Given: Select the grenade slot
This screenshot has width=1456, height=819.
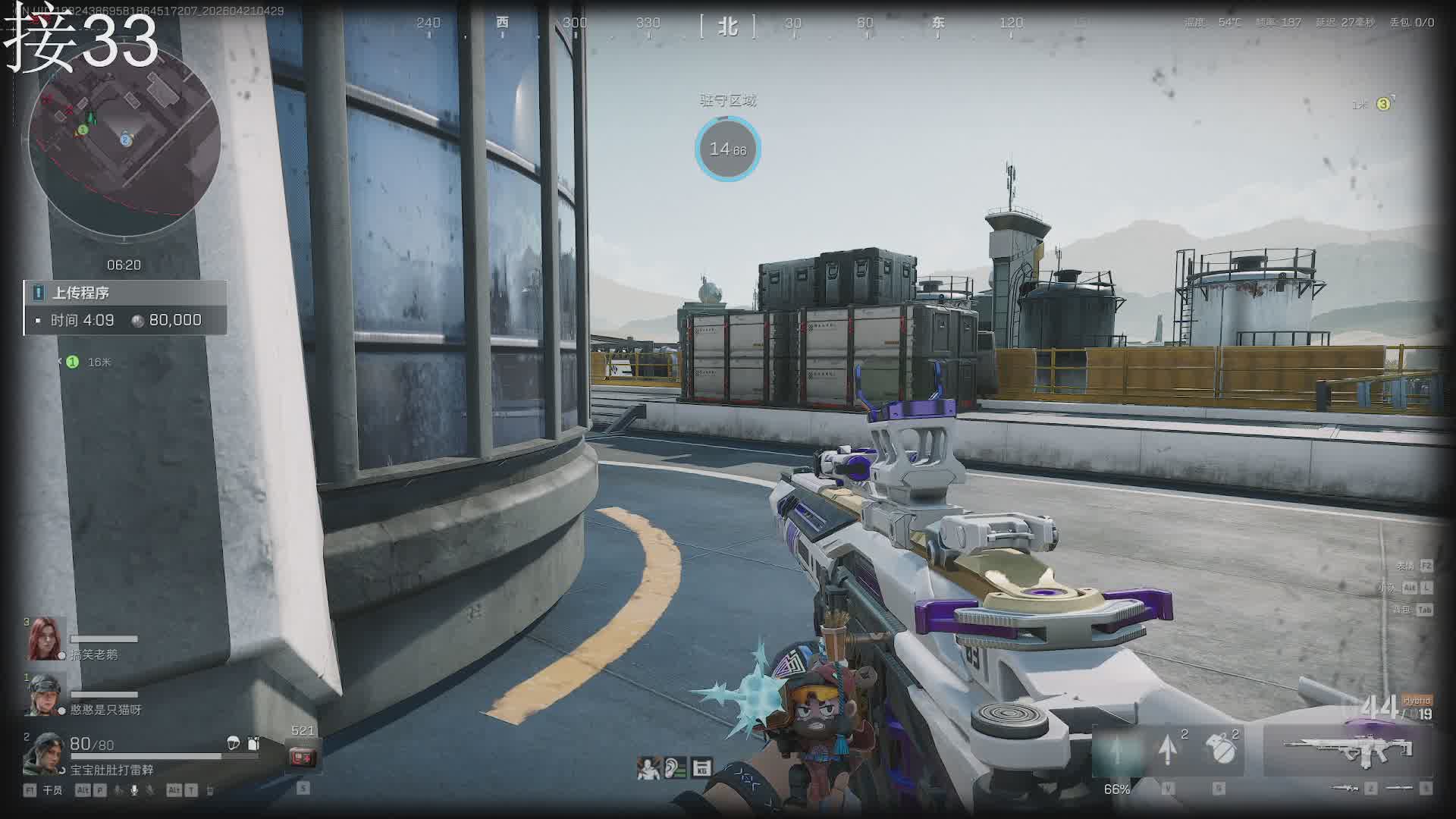Looking at the screenshot, I should tap(1219, 749).
